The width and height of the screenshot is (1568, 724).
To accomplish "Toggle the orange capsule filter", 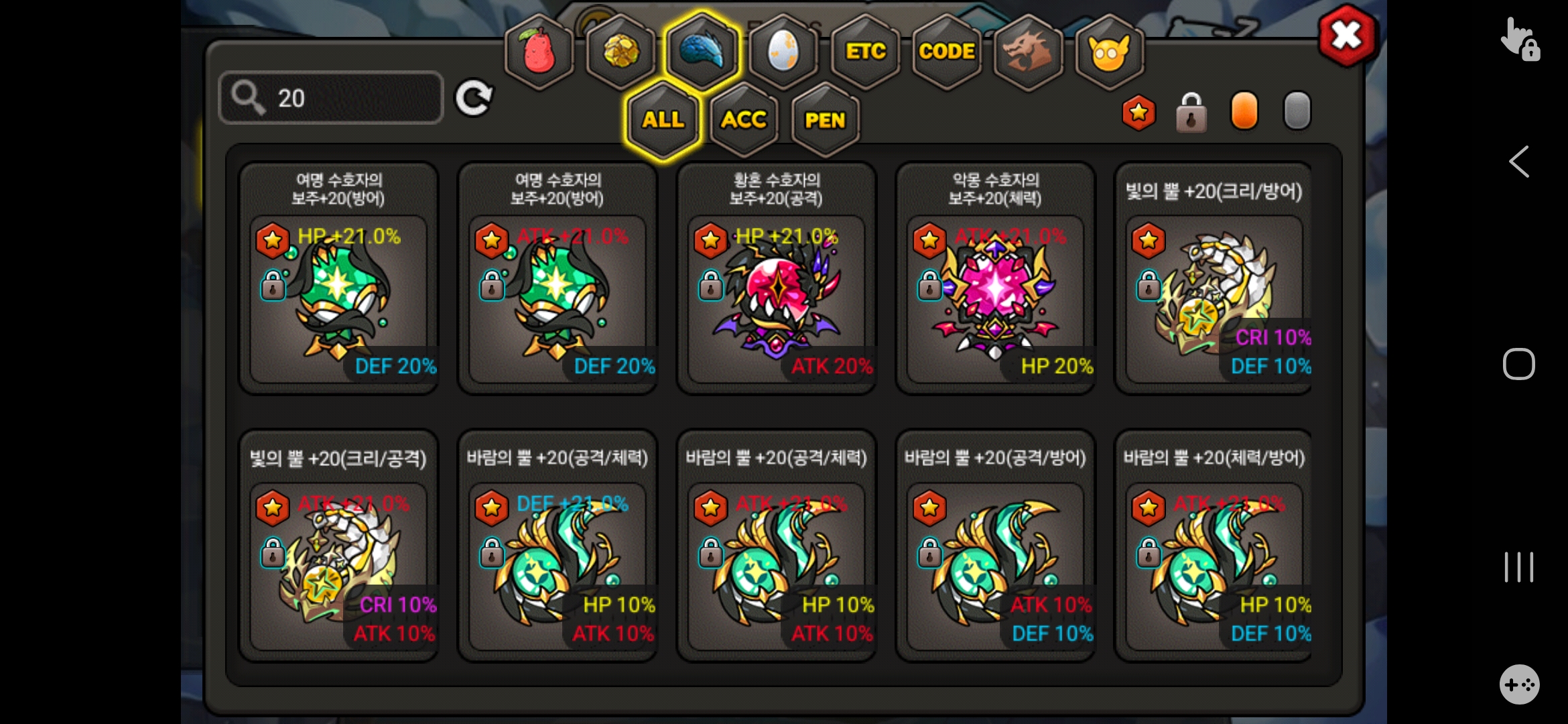I will point(1244,111).
